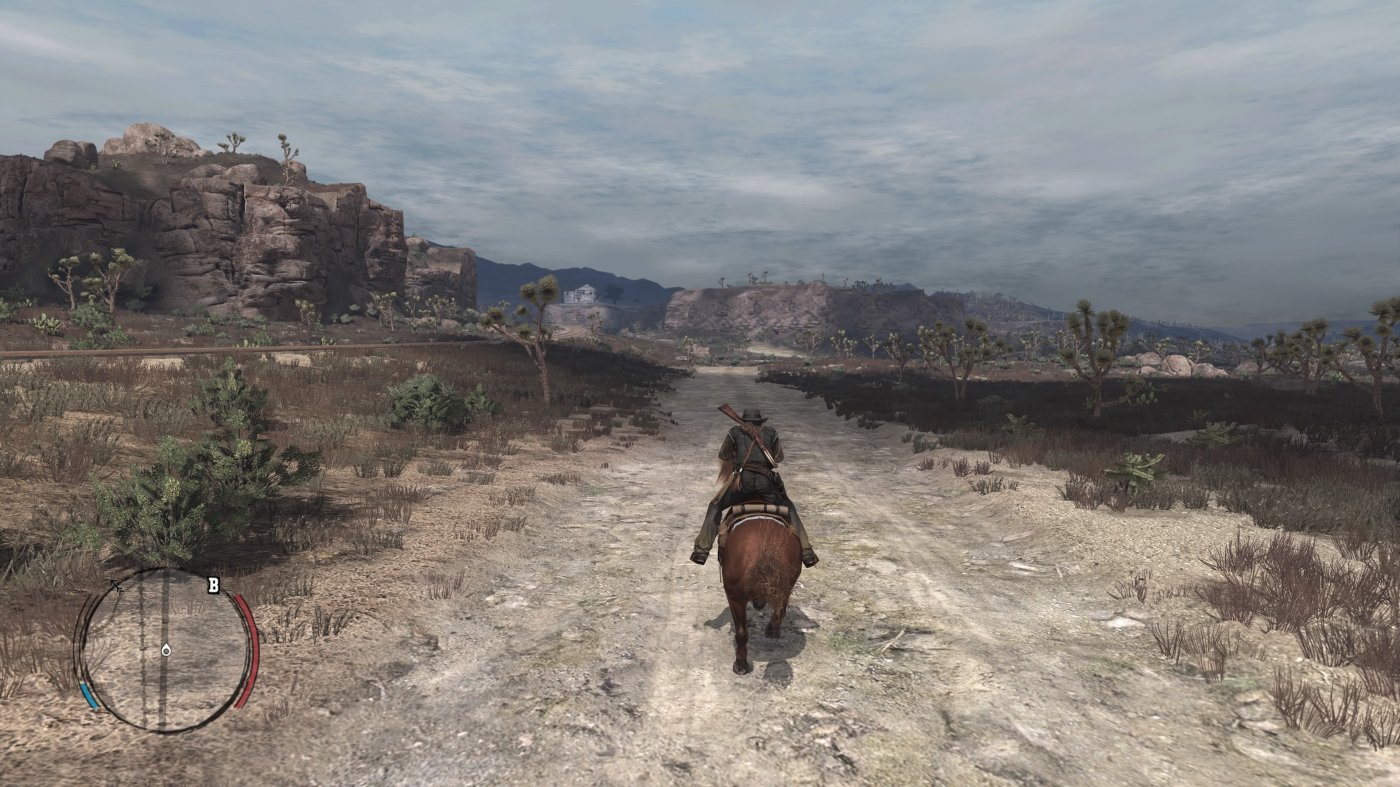Click the north compass arrow on the radar
Viewport: 1400px width, 787px height.
click(x=113, y=584)
